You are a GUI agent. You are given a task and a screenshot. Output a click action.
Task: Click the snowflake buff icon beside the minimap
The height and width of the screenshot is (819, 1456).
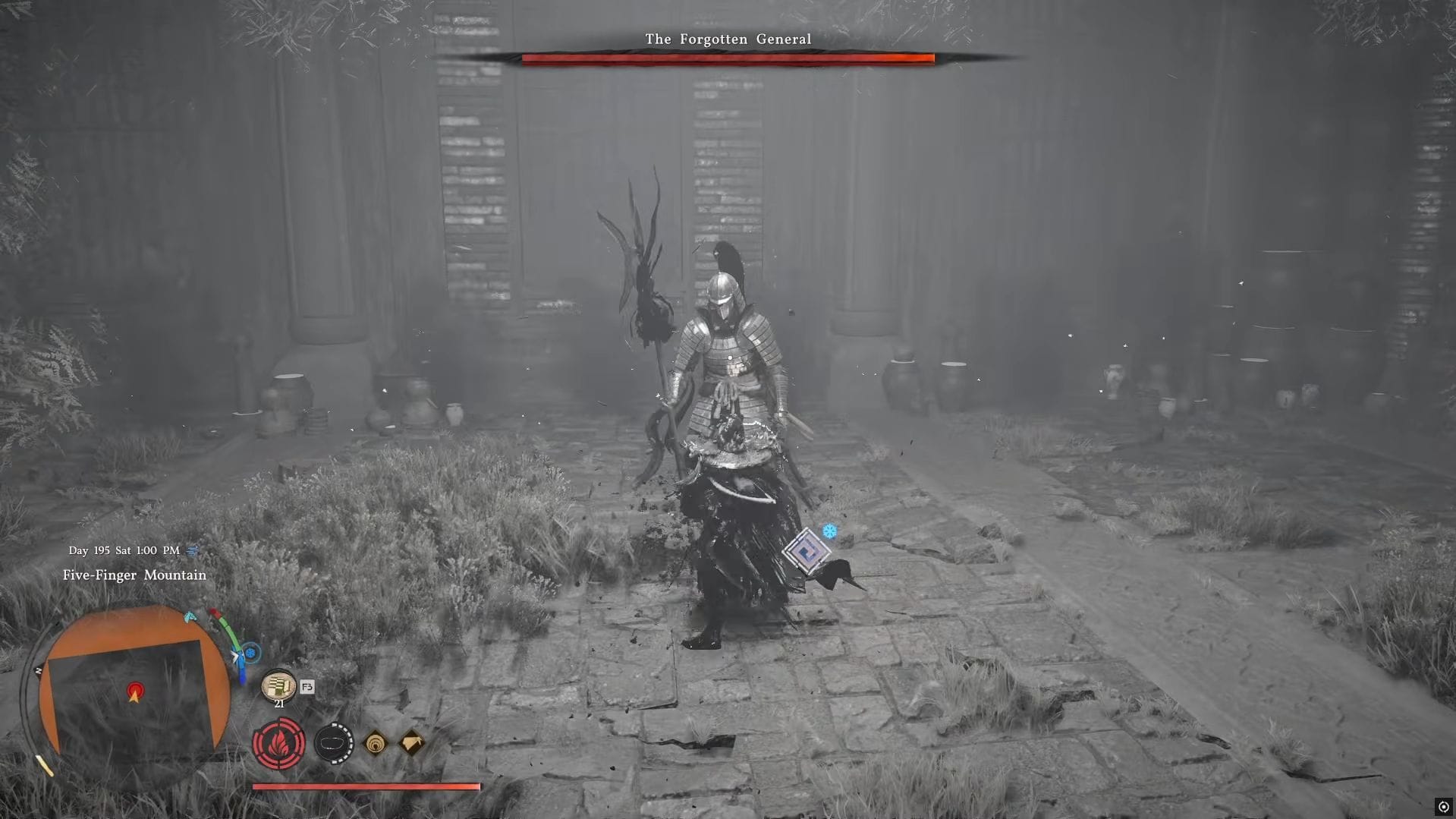click(250, 651)
